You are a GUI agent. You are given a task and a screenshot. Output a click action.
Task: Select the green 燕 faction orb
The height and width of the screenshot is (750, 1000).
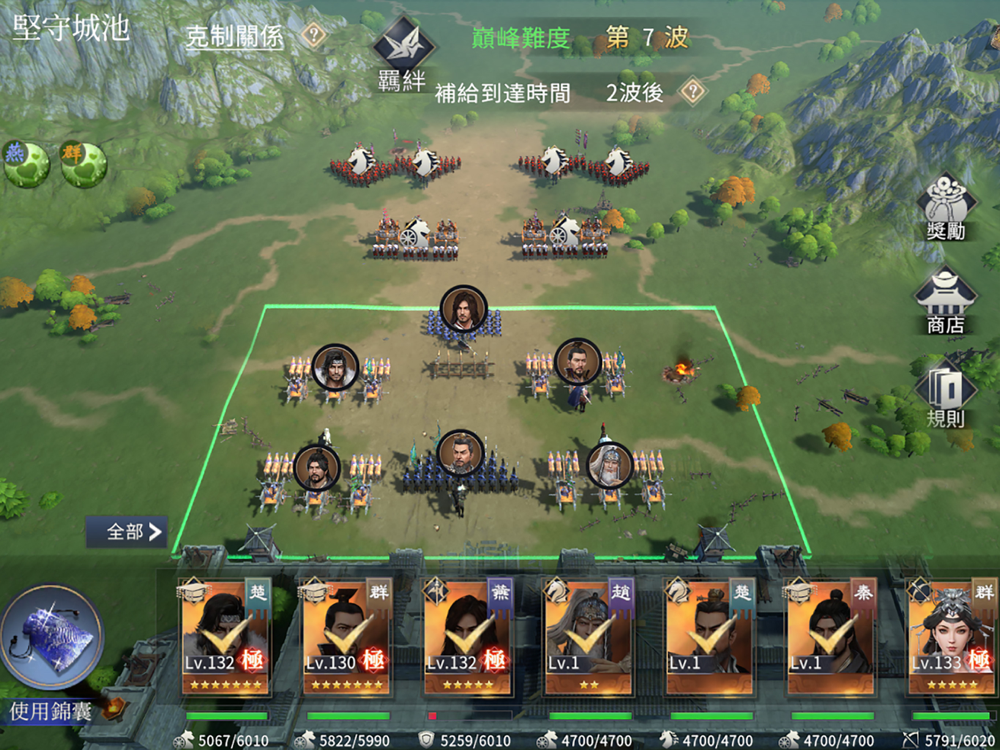click(26, 164)
